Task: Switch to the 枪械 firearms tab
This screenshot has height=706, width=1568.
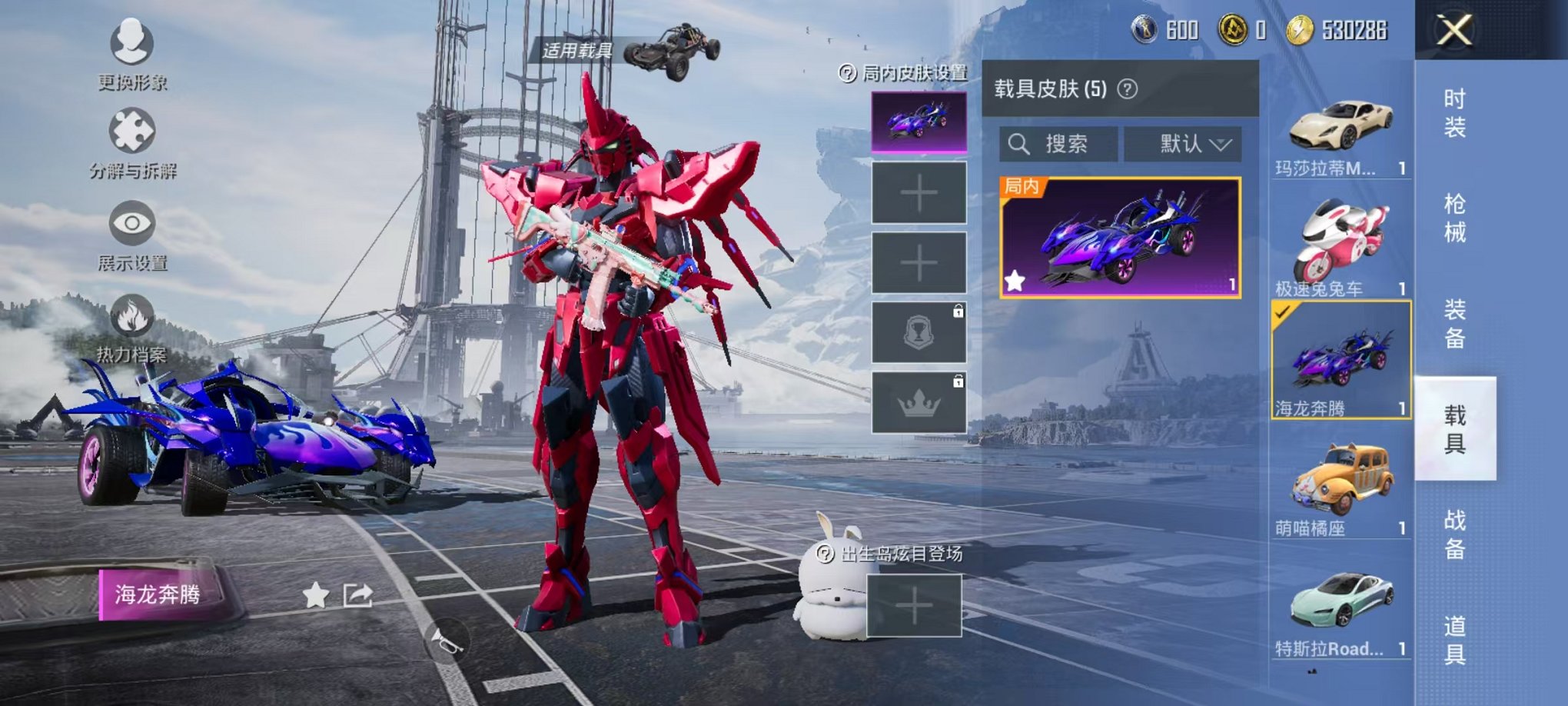Action: point(1454,218)
